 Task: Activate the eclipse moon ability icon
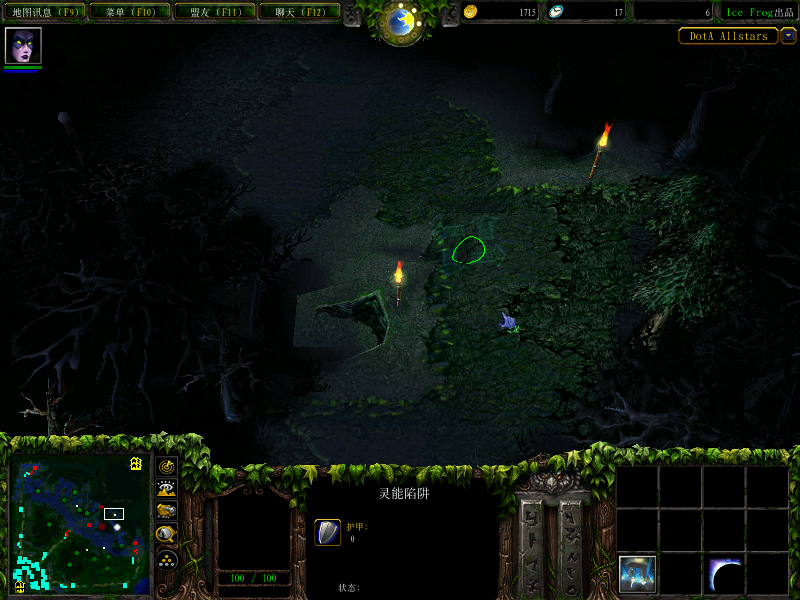[725, 573]
